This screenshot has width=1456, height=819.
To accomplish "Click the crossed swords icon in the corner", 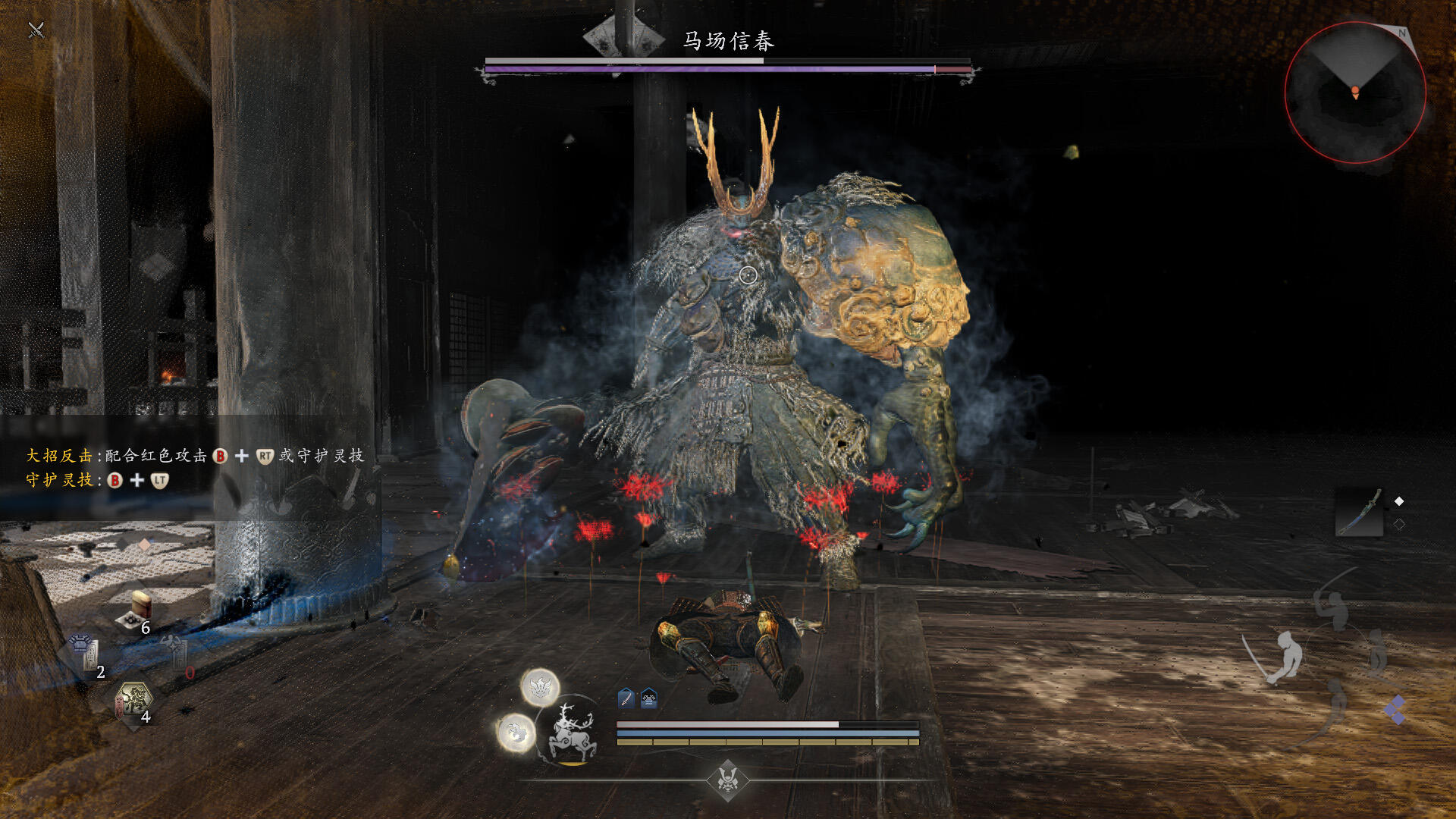I will coord(36,30).
